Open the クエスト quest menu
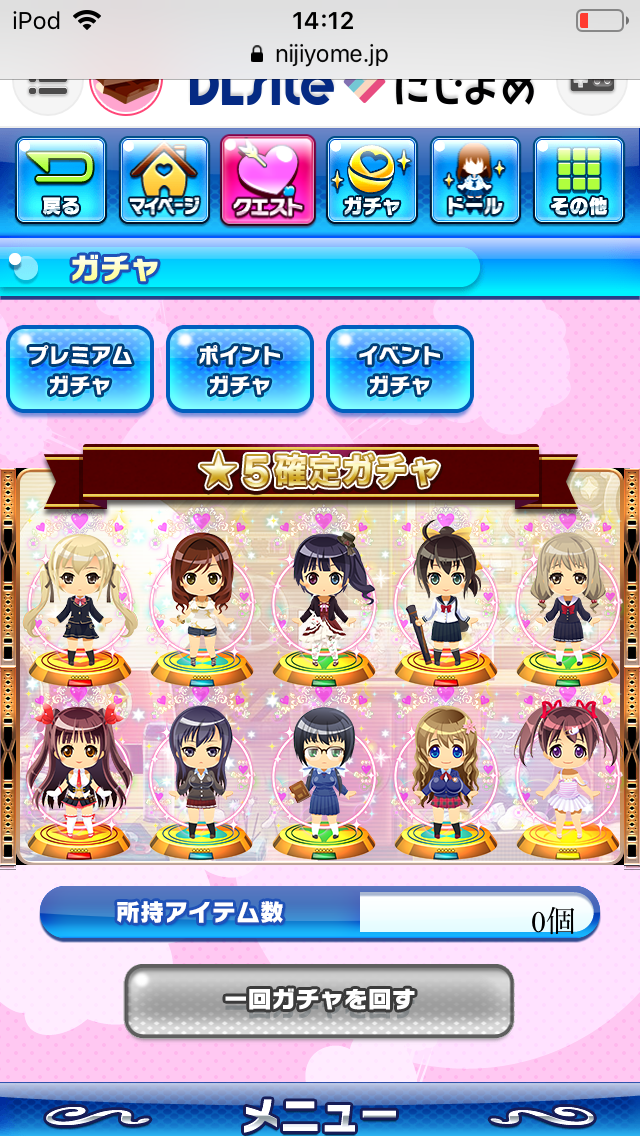 pyautogui.click(x=268, y=181)
